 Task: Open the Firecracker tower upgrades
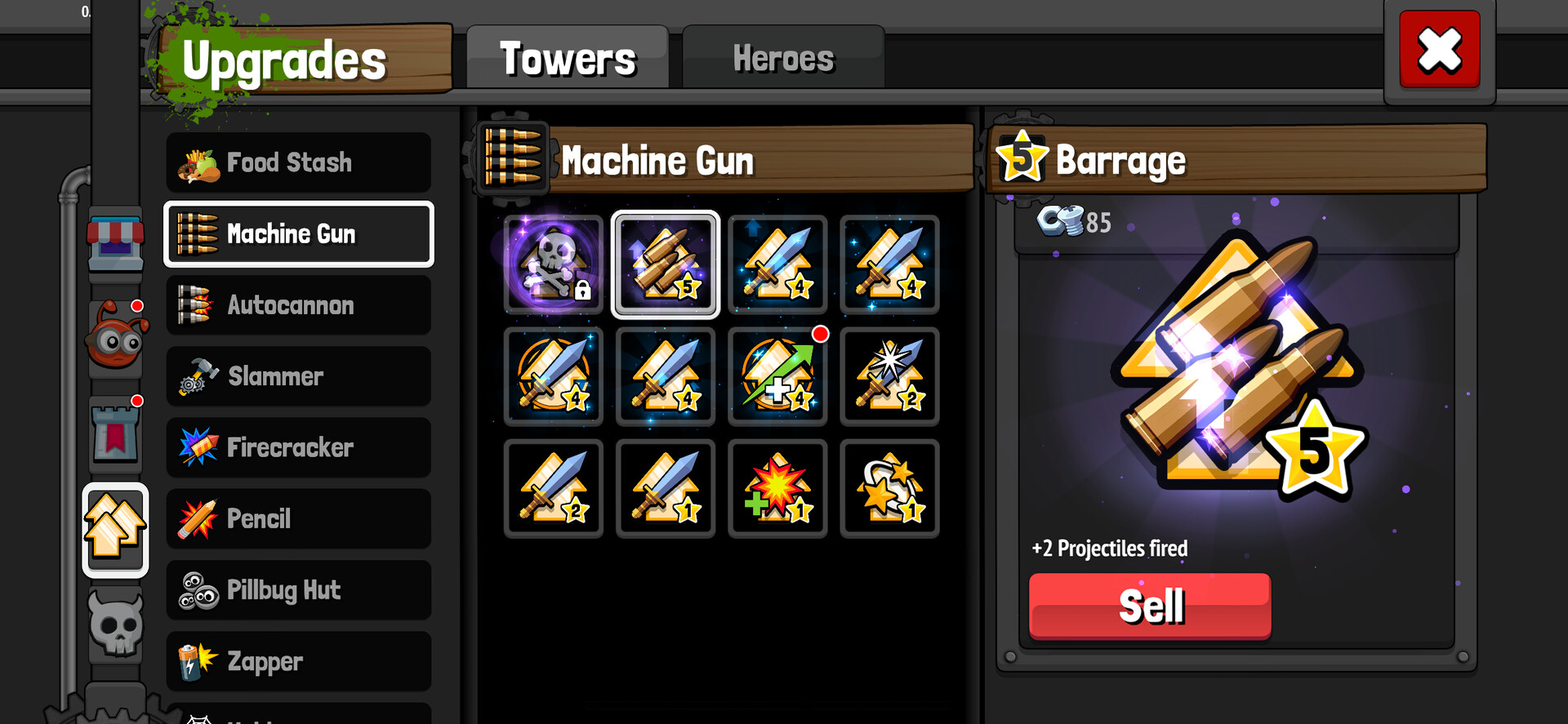tap(298, 447)
